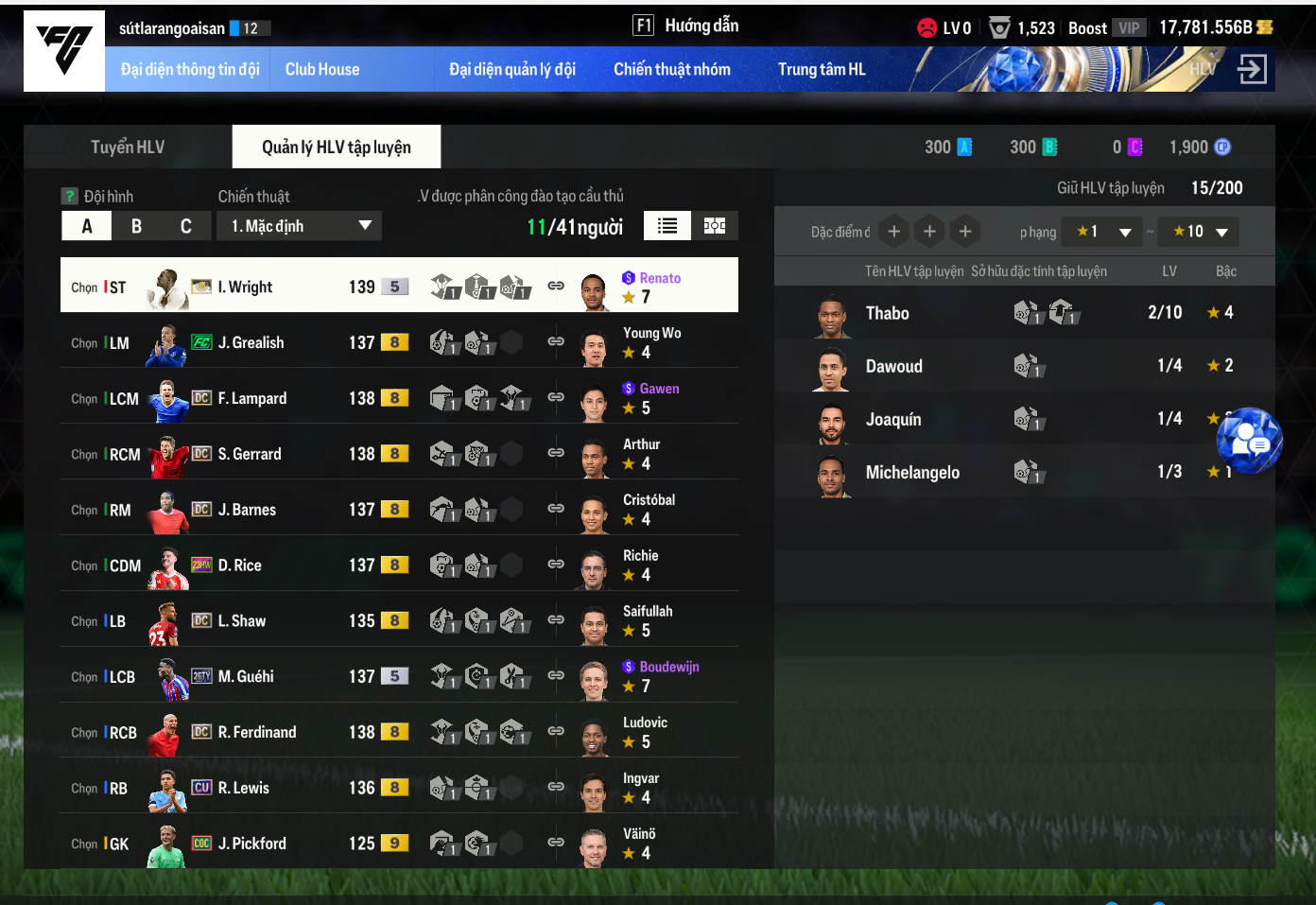This screenshot has width=1316, height=905.
Task: Open Đại diện quản lý đội menu
Action: pyautogui.click(x=511, y=70)
